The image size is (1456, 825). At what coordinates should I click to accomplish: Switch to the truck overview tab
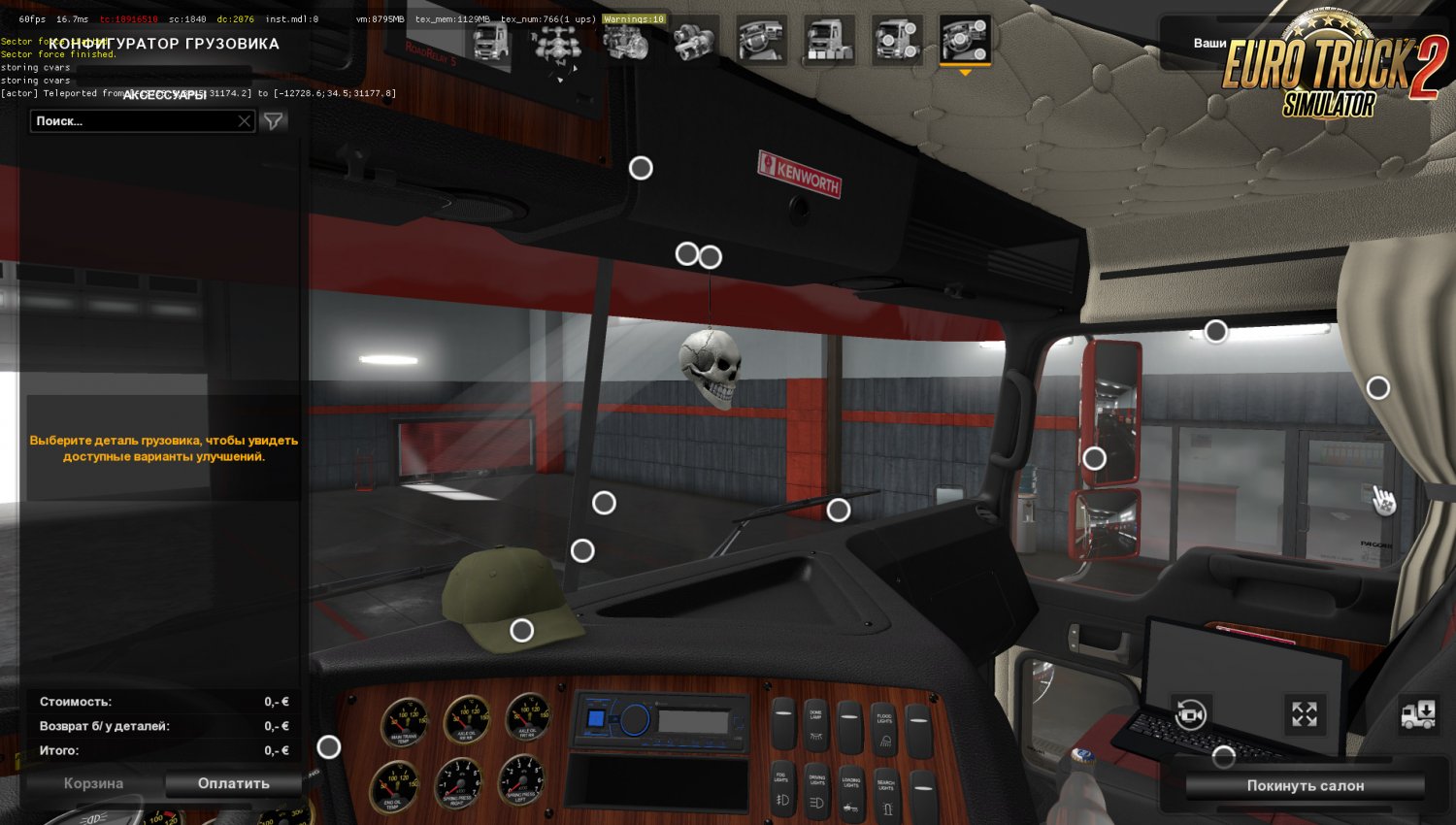(x=490, y=43)
